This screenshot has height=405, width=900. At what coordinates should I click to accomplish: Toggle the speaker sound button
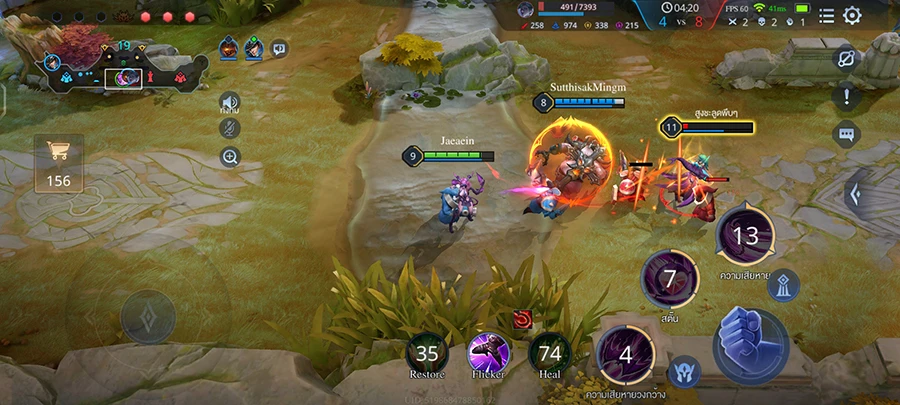click(x=230, y=102)
